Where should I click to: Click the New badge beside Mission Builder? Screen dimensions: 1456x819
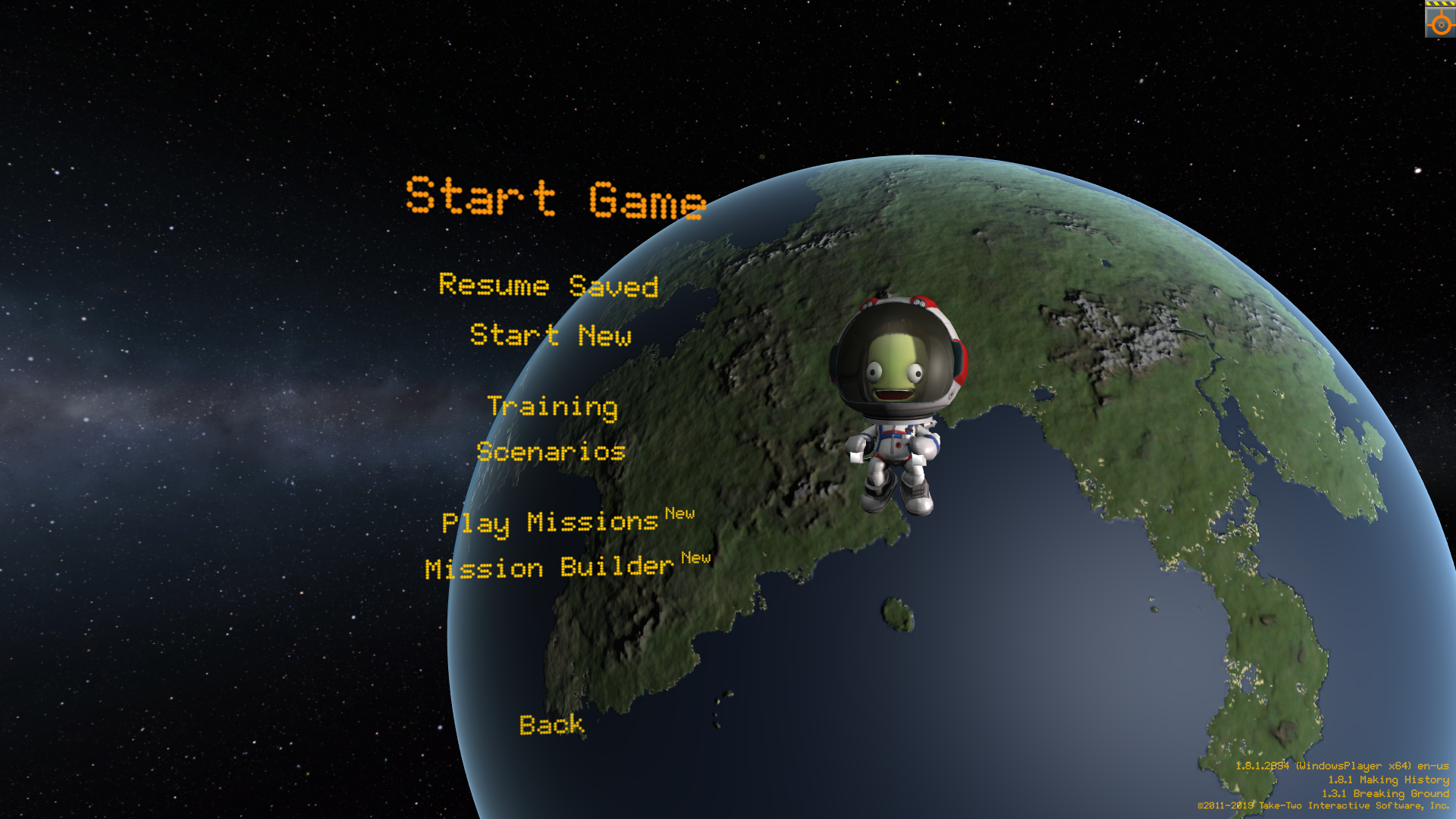coord(695,558)
